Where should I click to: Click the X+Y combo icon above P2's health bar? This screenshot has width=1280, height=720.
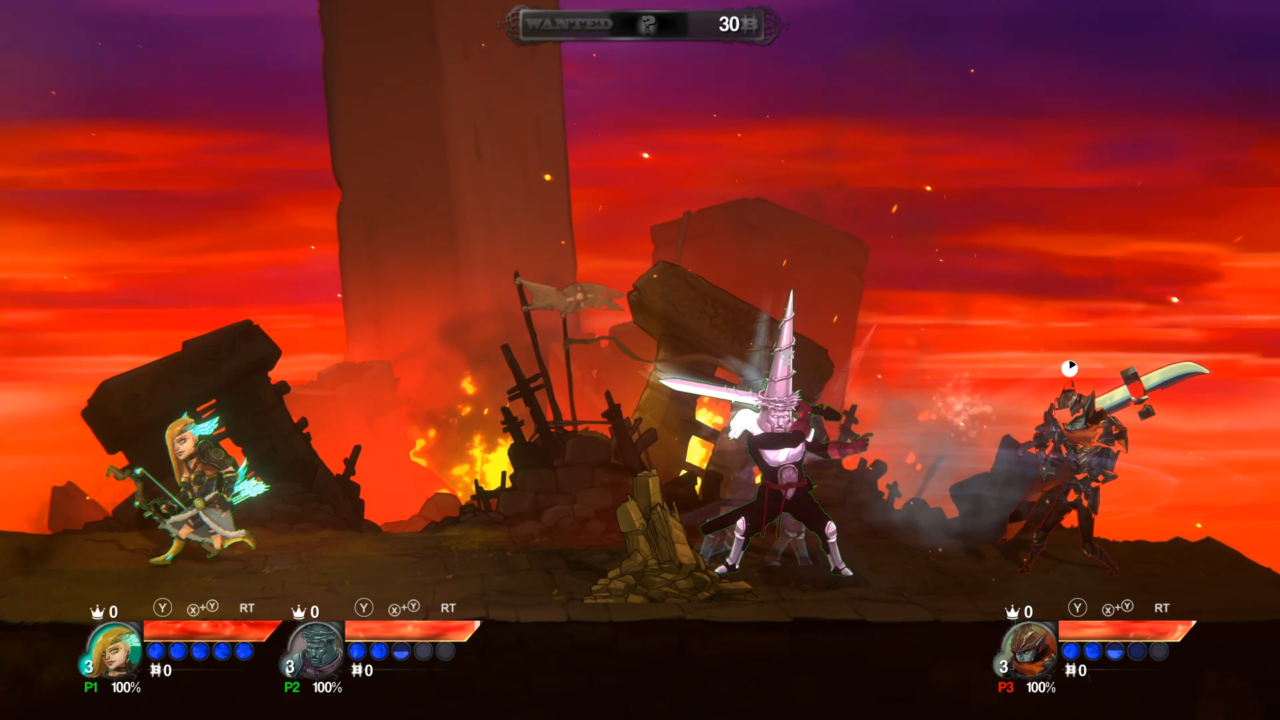coord(404,607)
